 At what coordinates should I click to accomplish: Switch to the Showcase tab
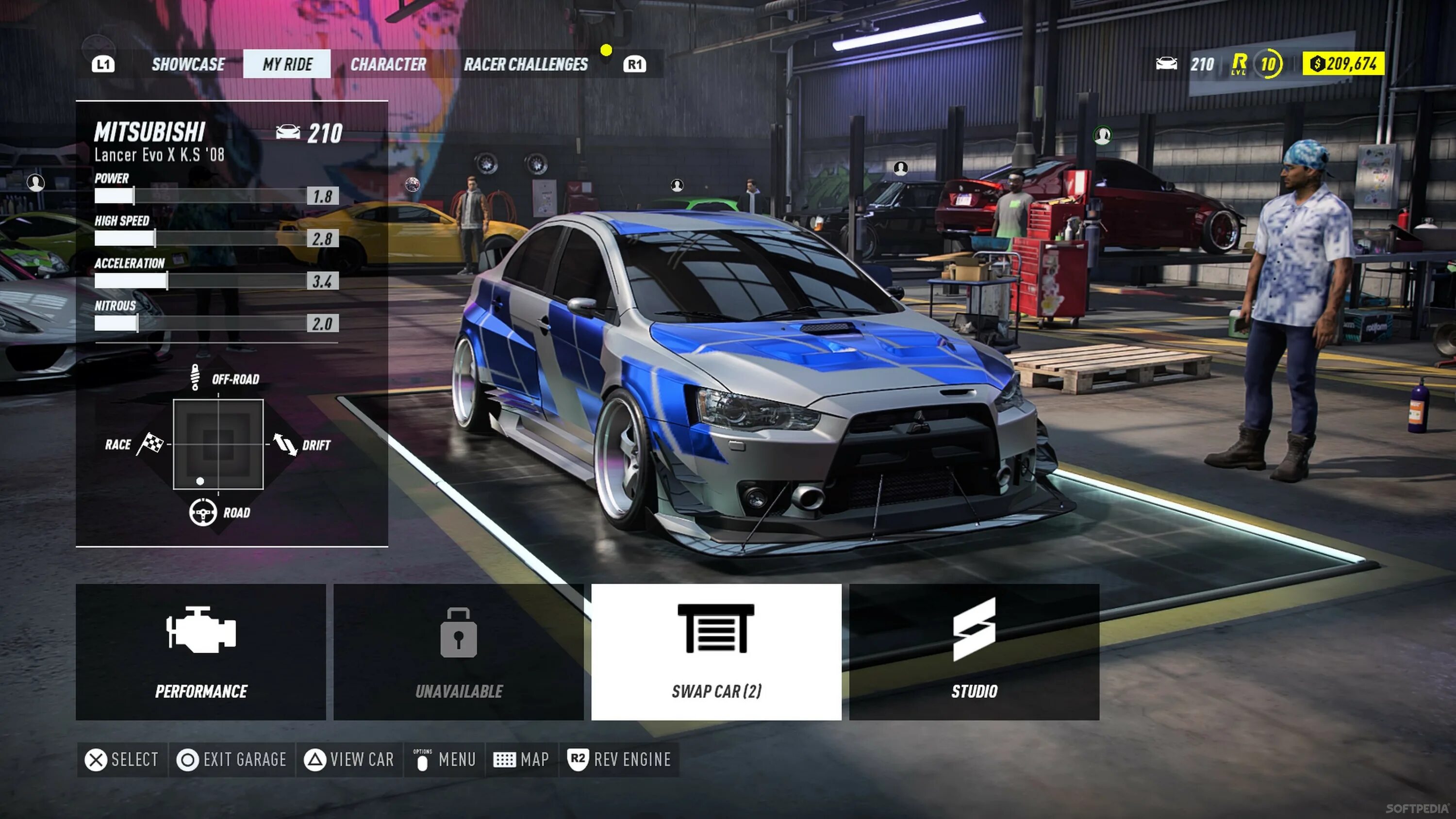tap(188, 65)
